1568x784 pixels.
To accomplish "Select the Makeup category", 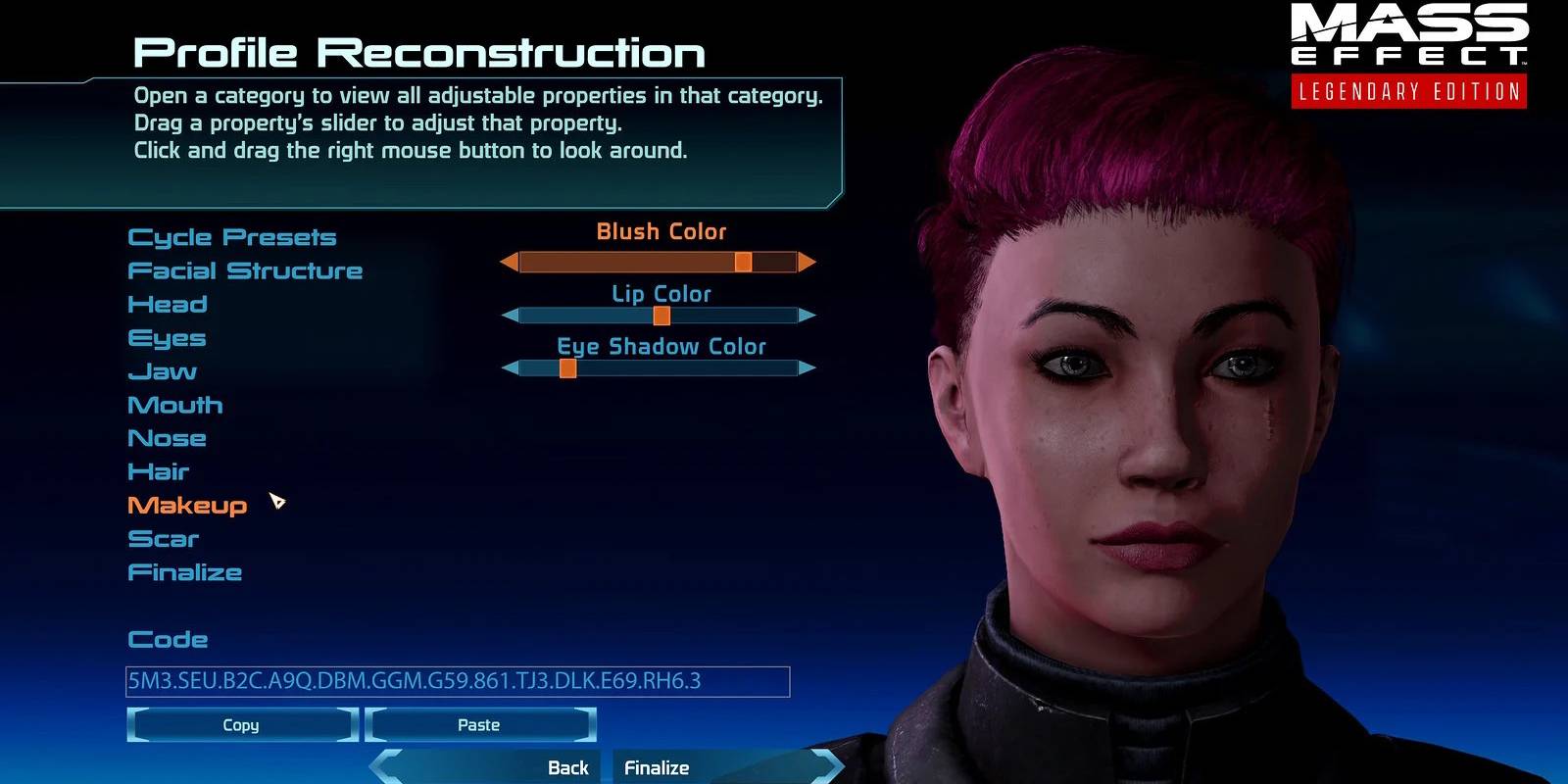I will point(187,506).
